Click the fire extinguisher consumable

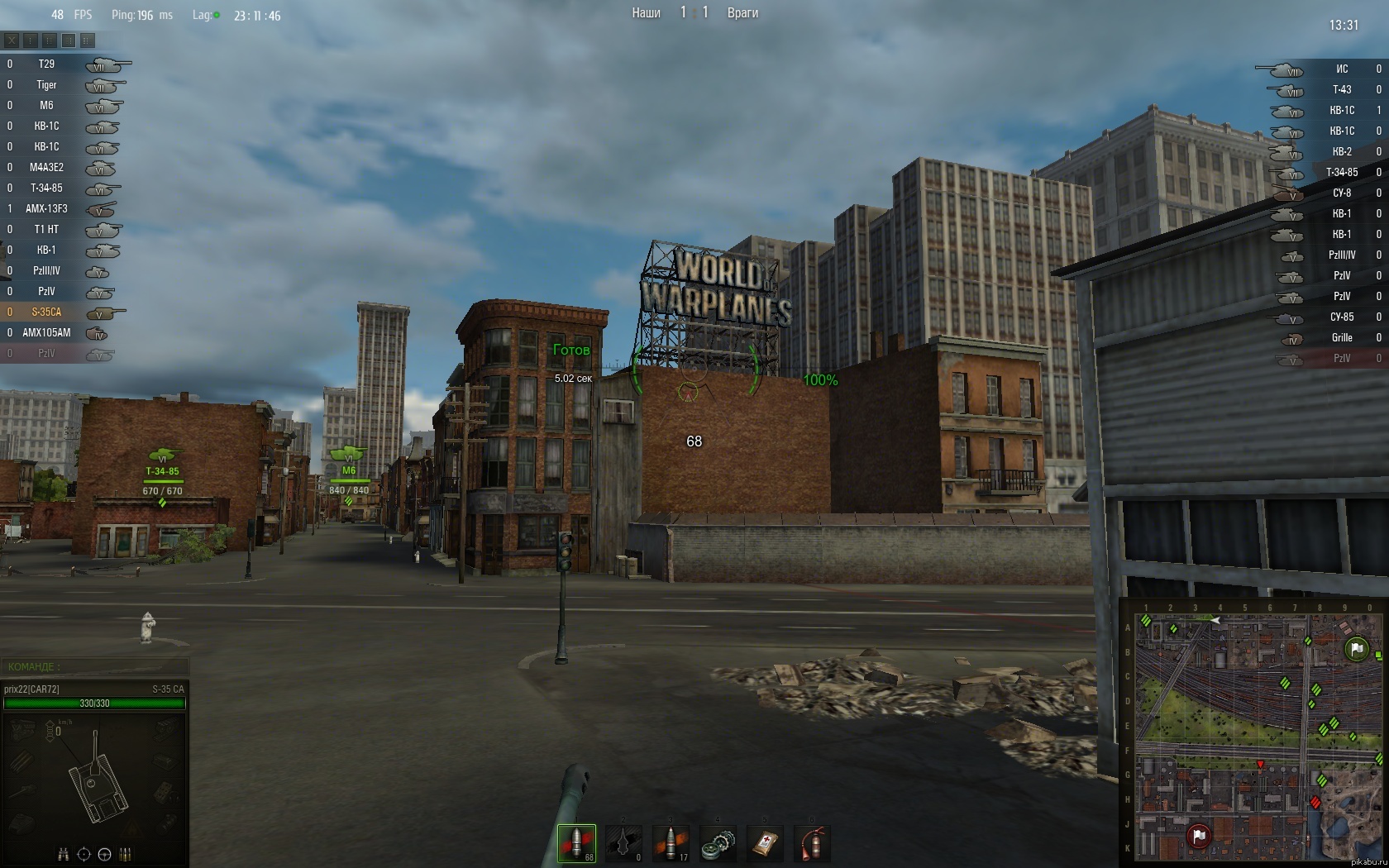(x=812, y=842)
